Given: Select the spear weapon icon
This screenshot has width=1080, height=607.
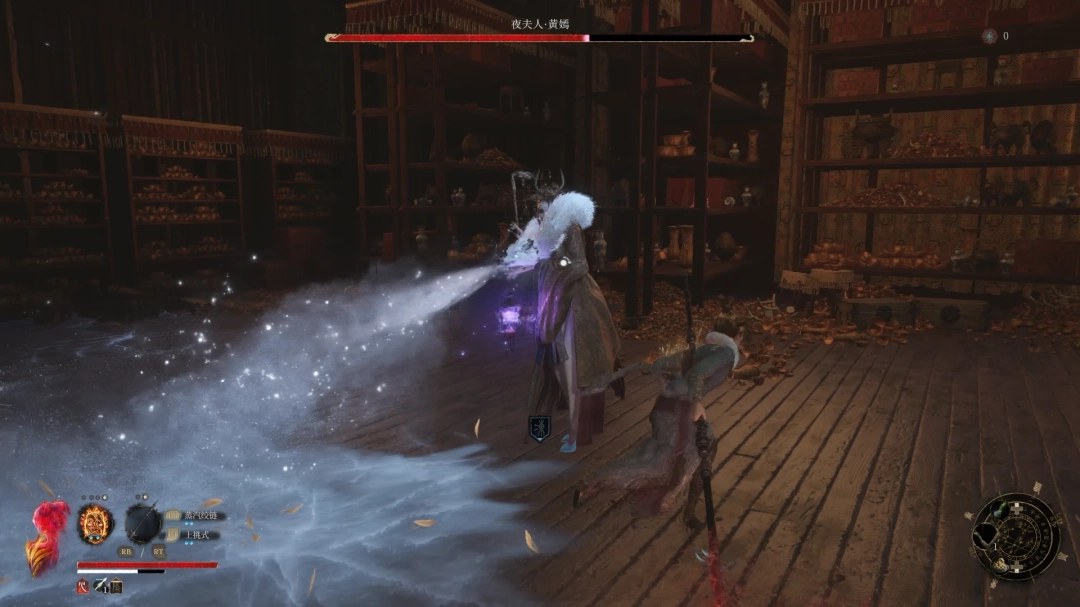Looking at the screenshot, I should click(143, 524).
